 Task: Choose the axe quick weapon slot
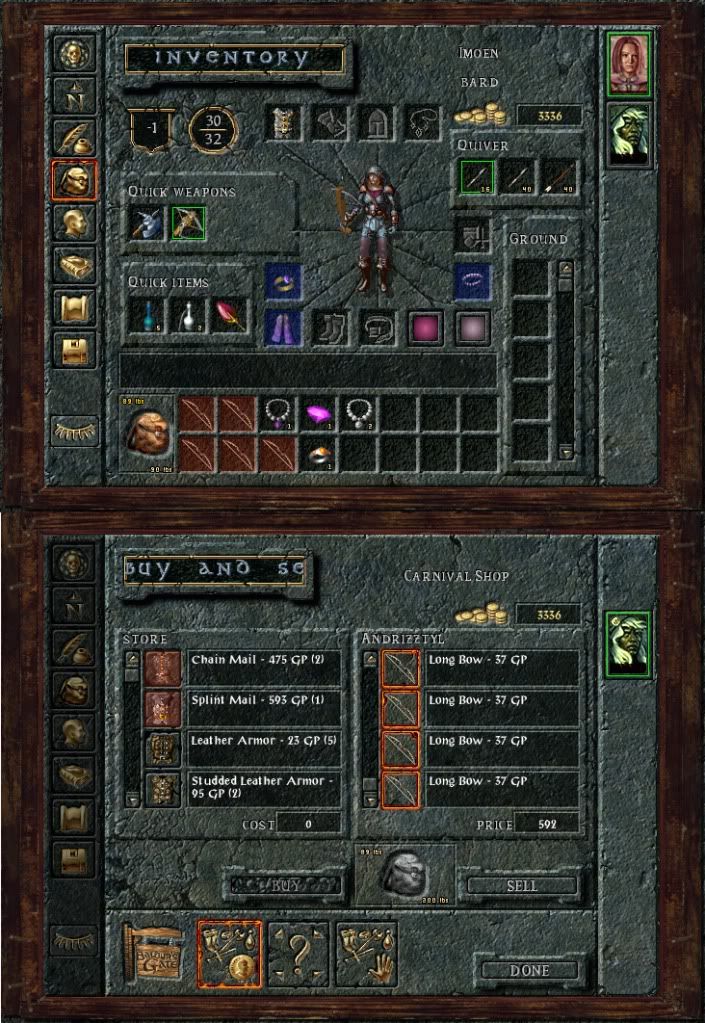click(x=146, y=223)
